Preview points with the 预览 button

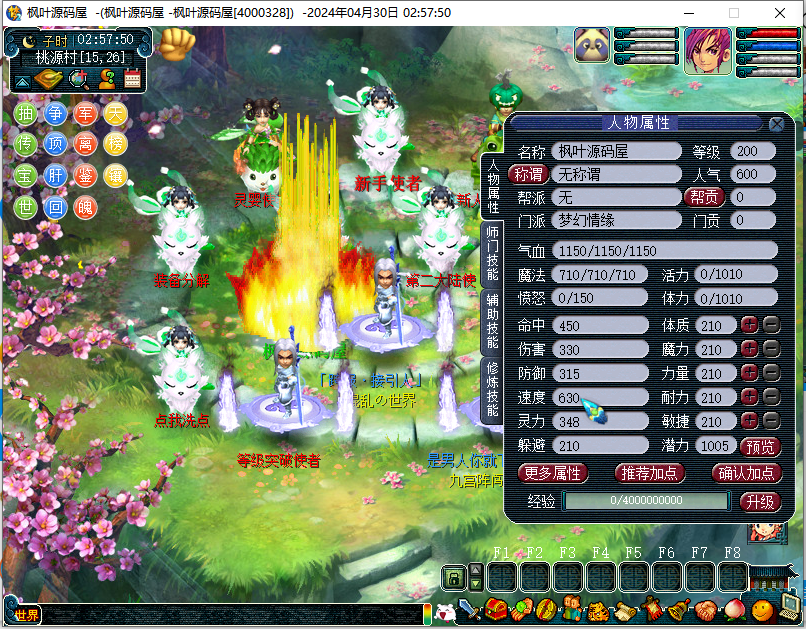coord(760,446)
